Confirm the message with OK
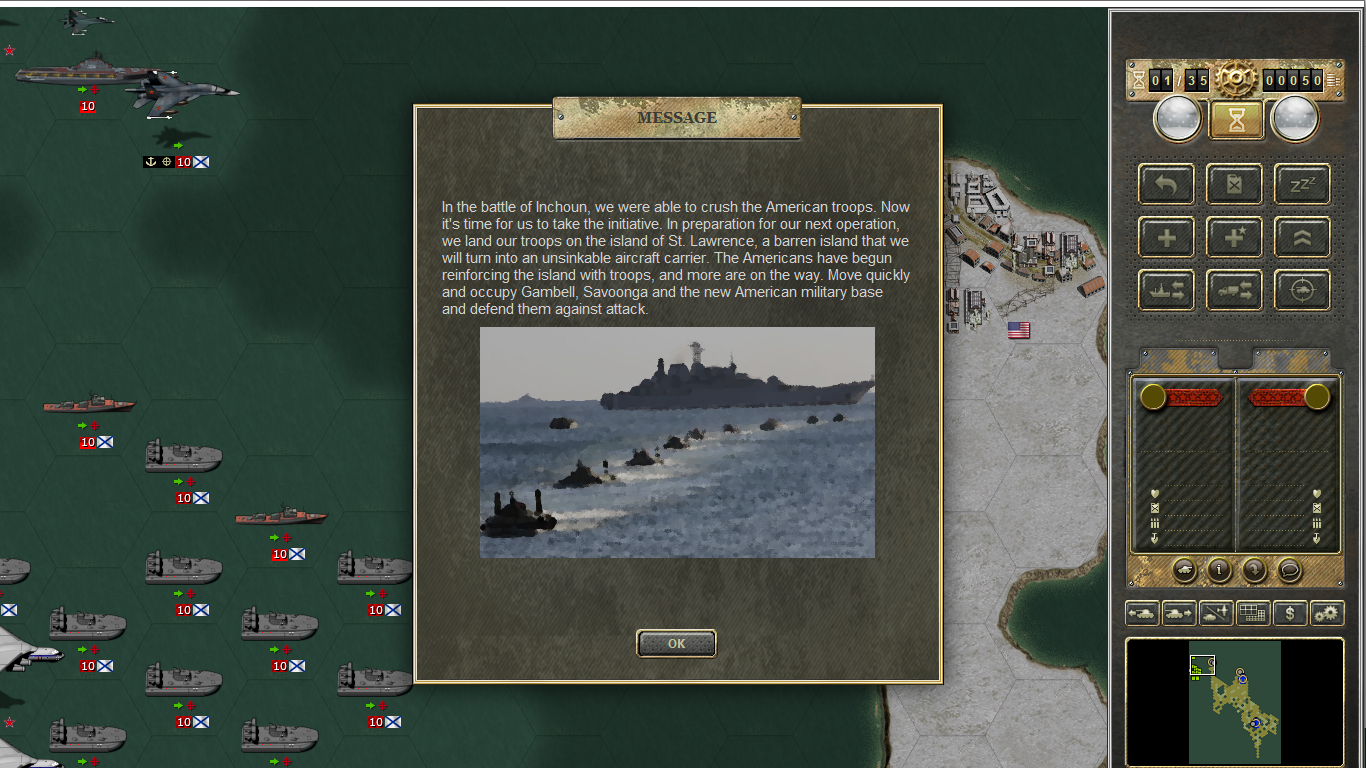 tap(676, 644)
